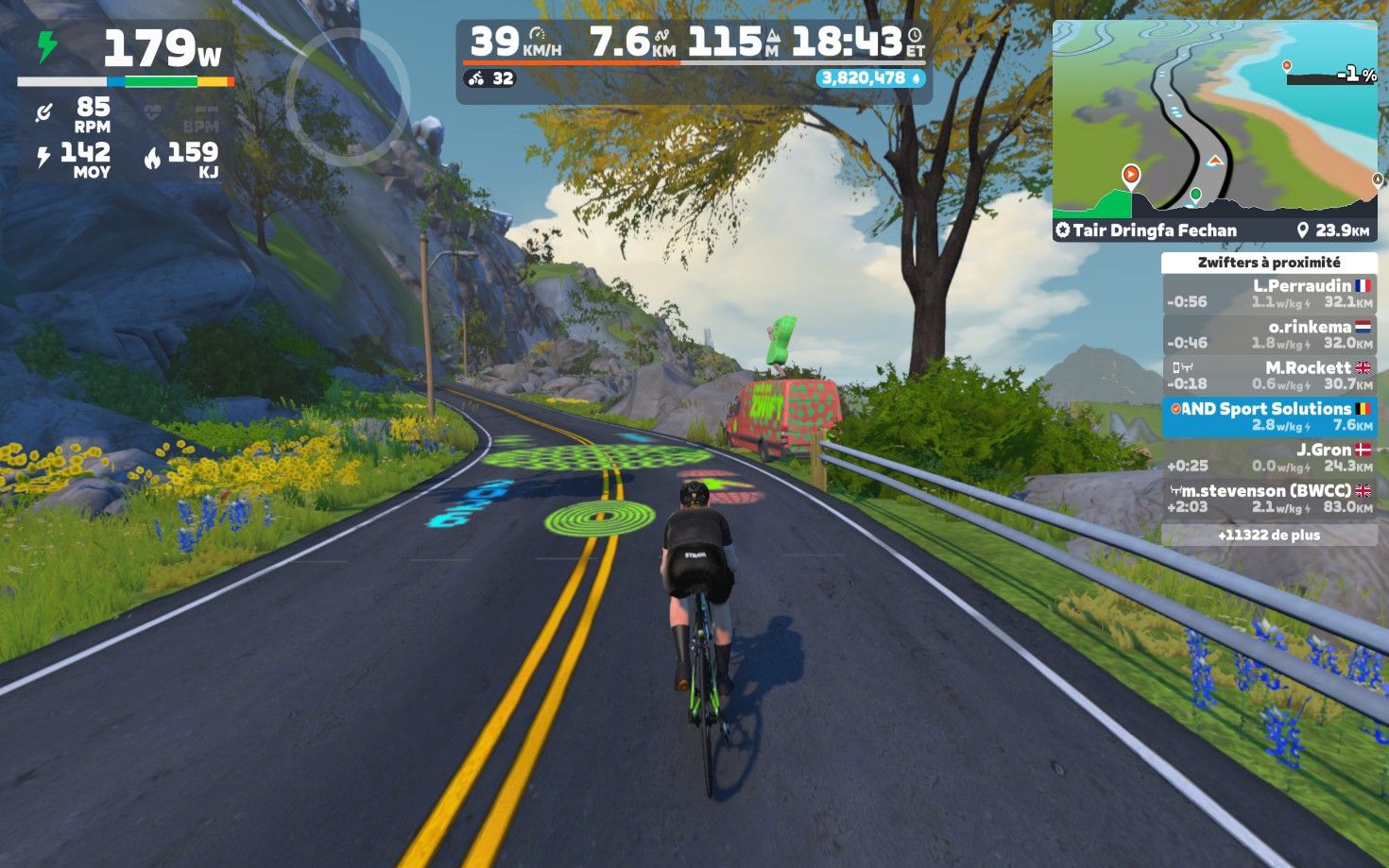Click the 3,820,478 drops counter

(870, 78)
